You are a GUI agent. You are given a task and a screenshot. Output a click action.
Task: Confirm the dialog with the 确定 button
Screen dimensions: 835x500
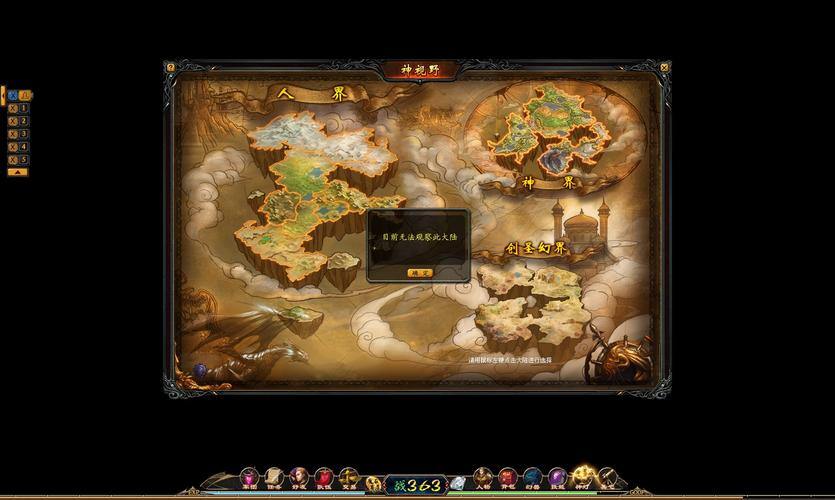pyautogui.click(x=420, y=272)
